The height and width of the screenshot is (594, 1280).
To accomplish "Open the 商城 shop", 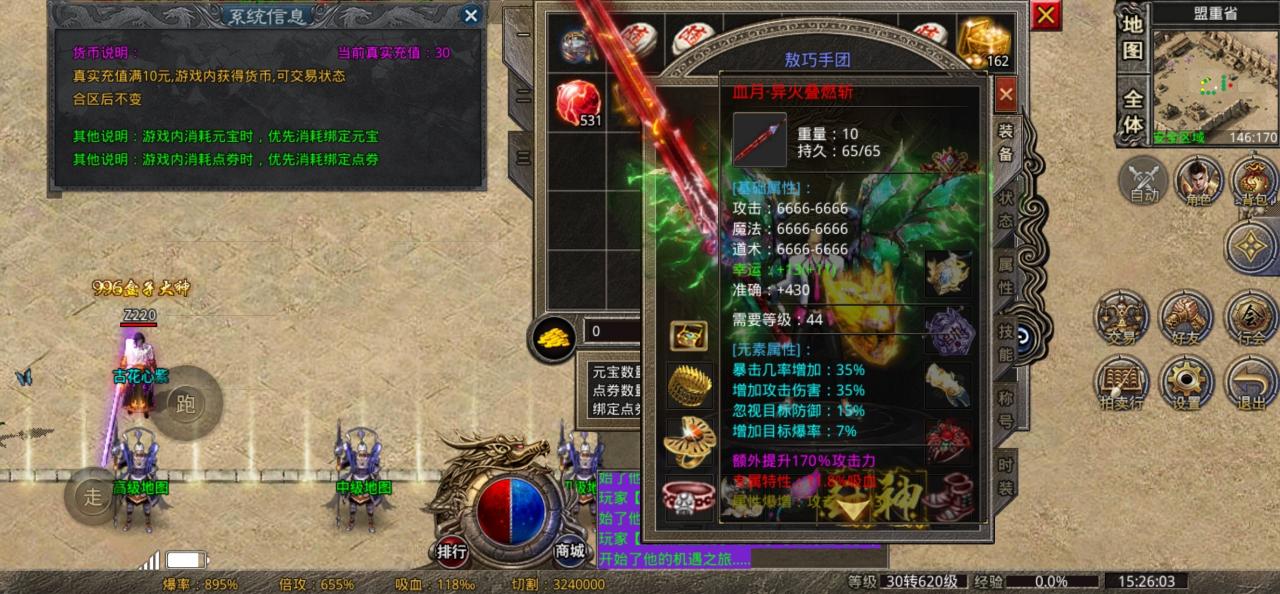I will coord(570,549).
